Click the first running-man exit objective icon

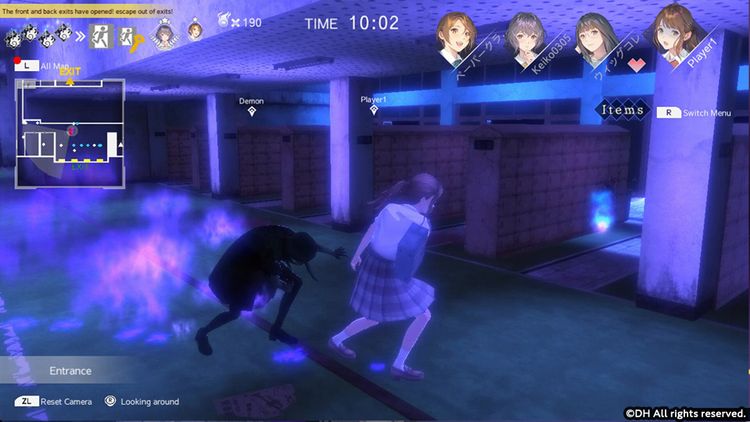click(101, 36)
